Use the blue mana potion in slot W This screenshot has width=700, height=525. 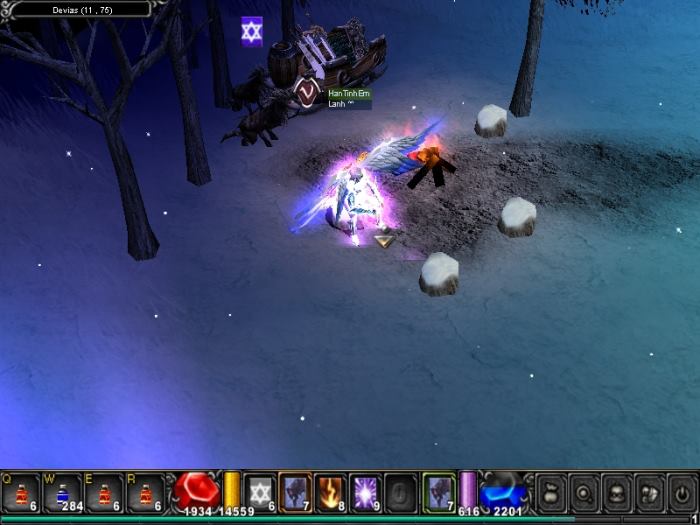62,492
